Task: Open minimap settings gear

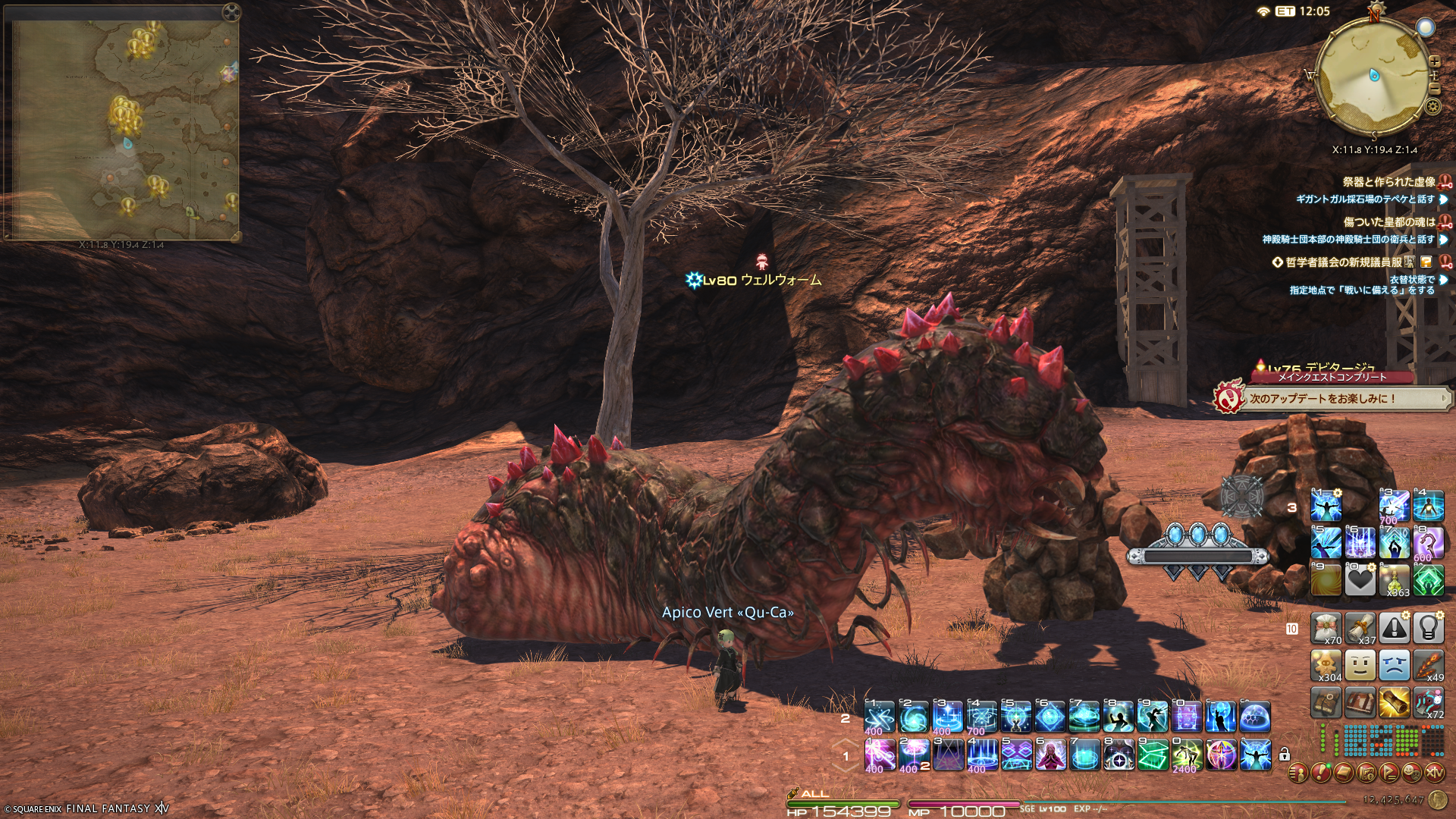Action: pos(1432,106)
